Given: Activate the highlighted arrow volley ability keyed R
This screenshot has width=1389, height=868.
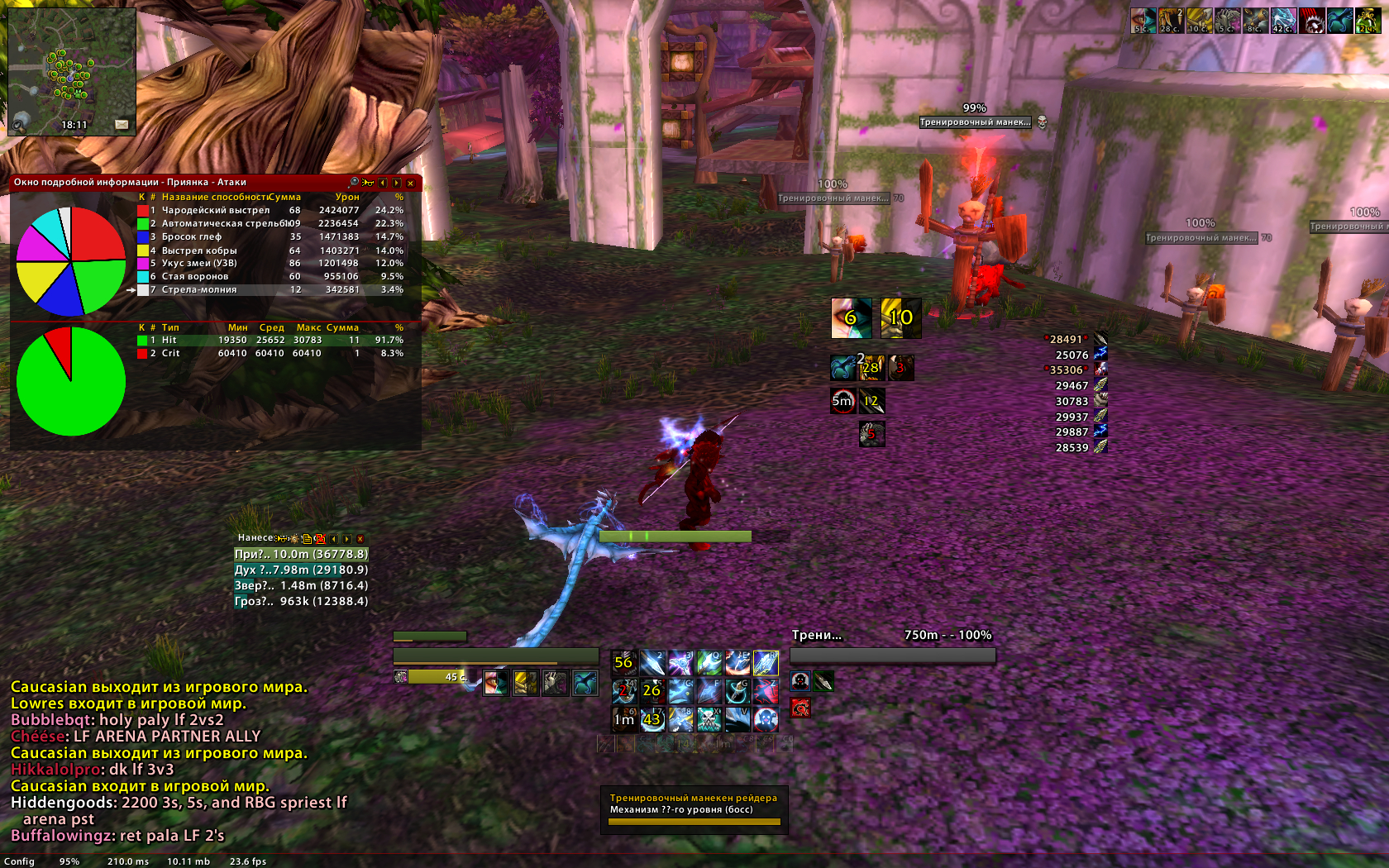Looking at the screenshot, I should pos(766,662).
